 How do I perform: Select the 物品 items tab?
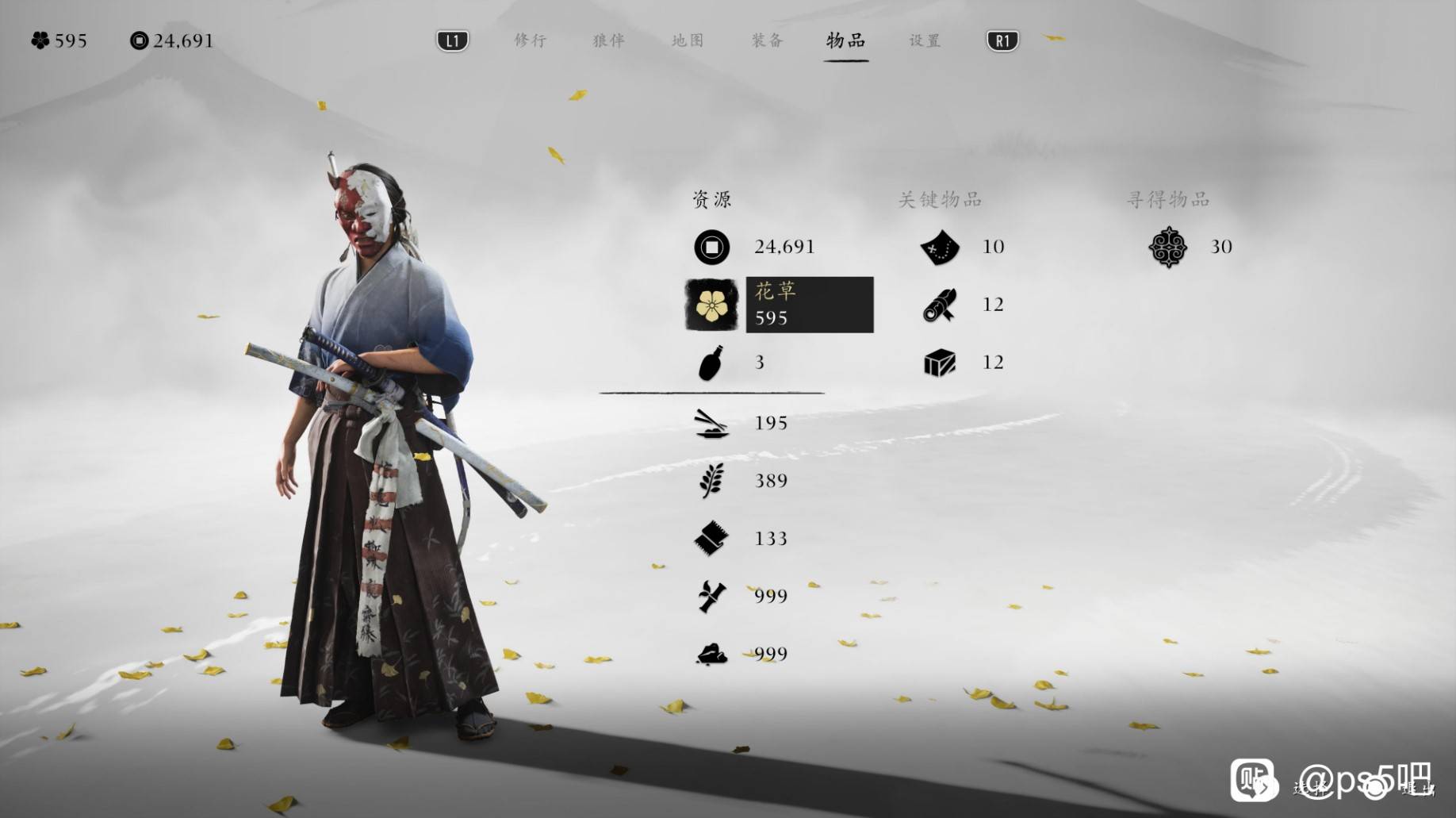tap(845, 40)
